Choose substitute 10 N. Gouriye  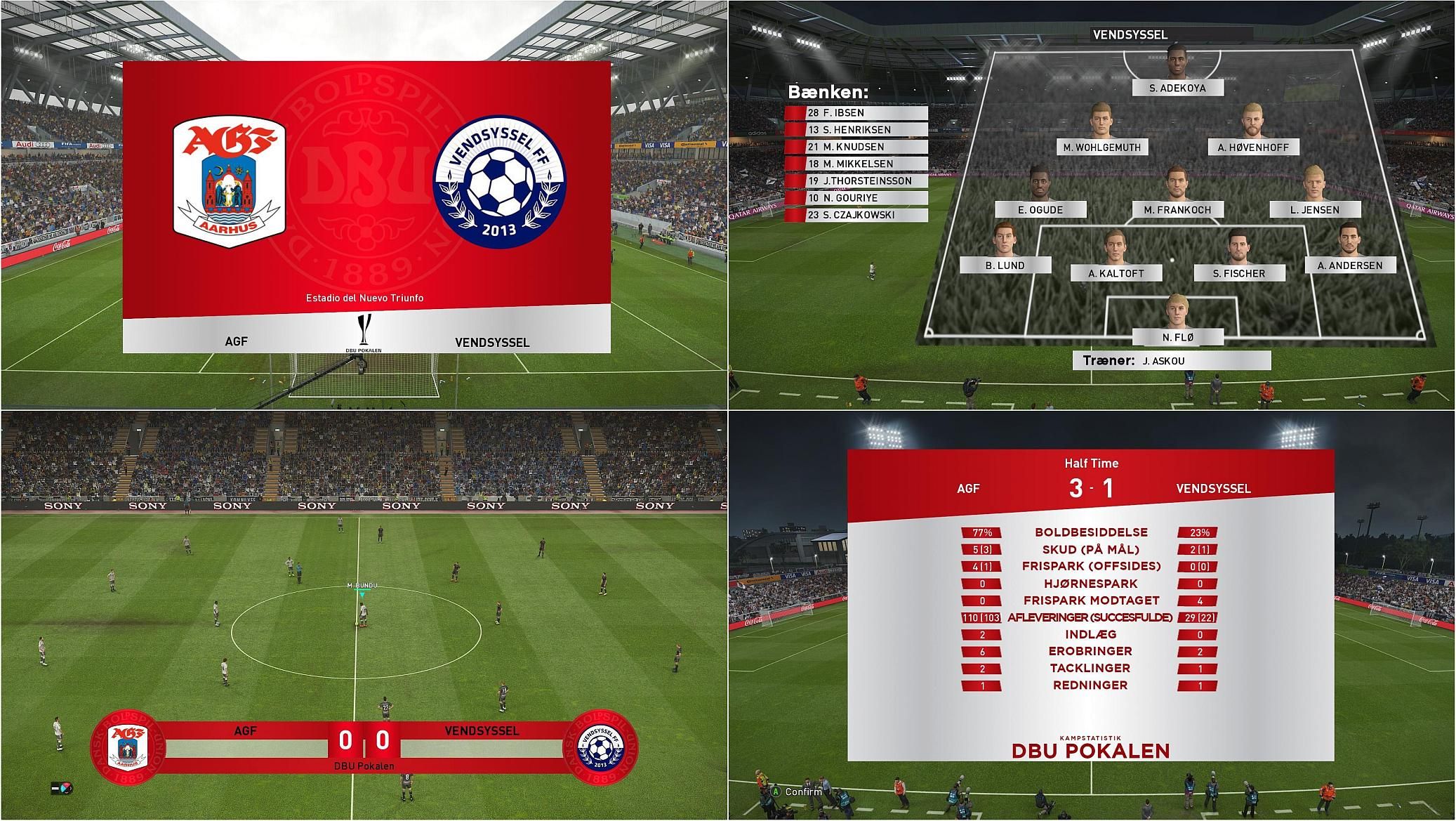(856, 198)
